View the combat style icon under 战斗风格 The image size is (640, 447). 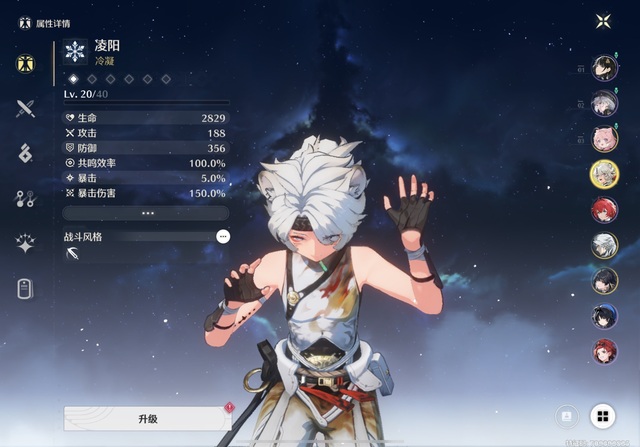coord(73,254)
